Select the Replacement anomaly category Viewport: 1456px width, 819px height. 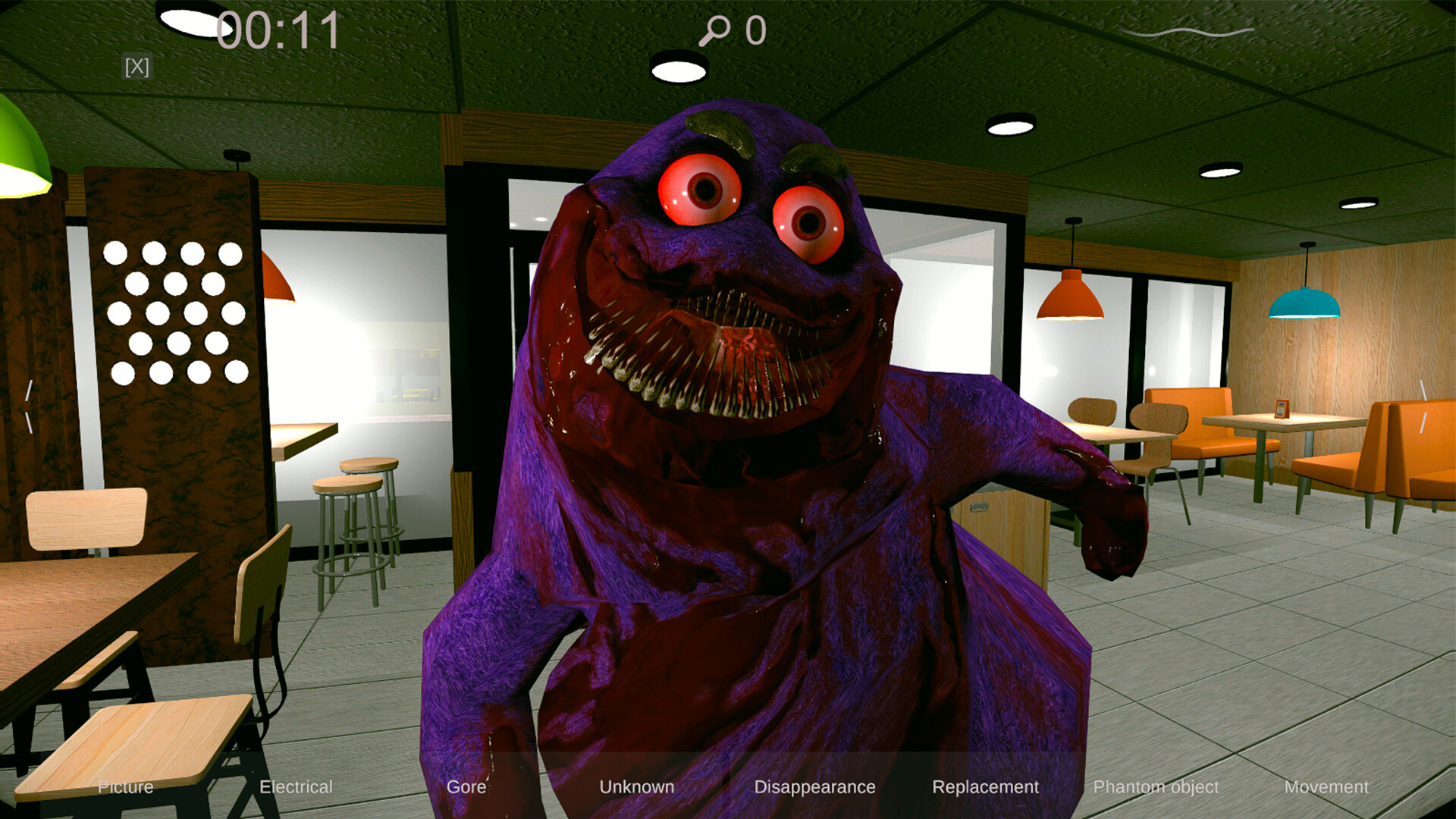[x=986, y=786]
